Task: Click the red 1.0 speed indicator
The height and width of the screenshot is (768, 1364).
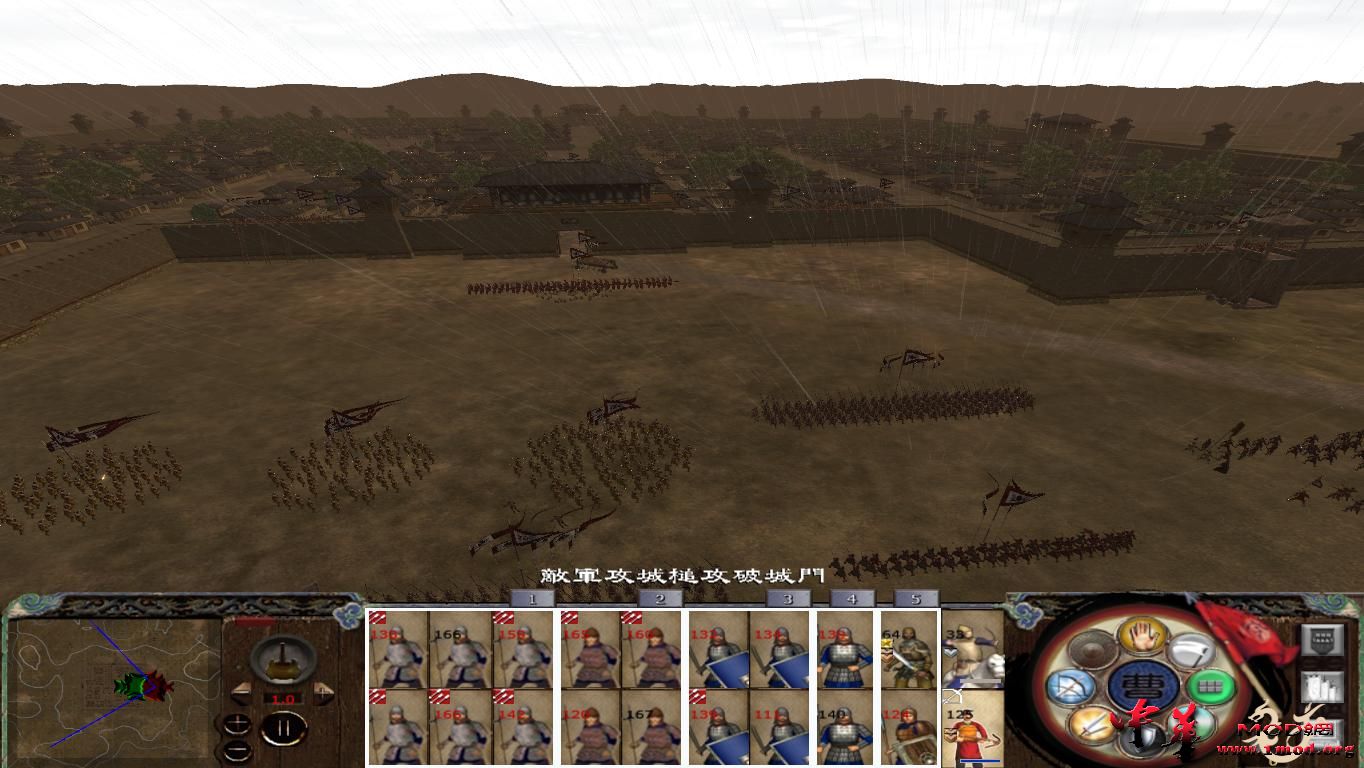Action: click(283, 698)
